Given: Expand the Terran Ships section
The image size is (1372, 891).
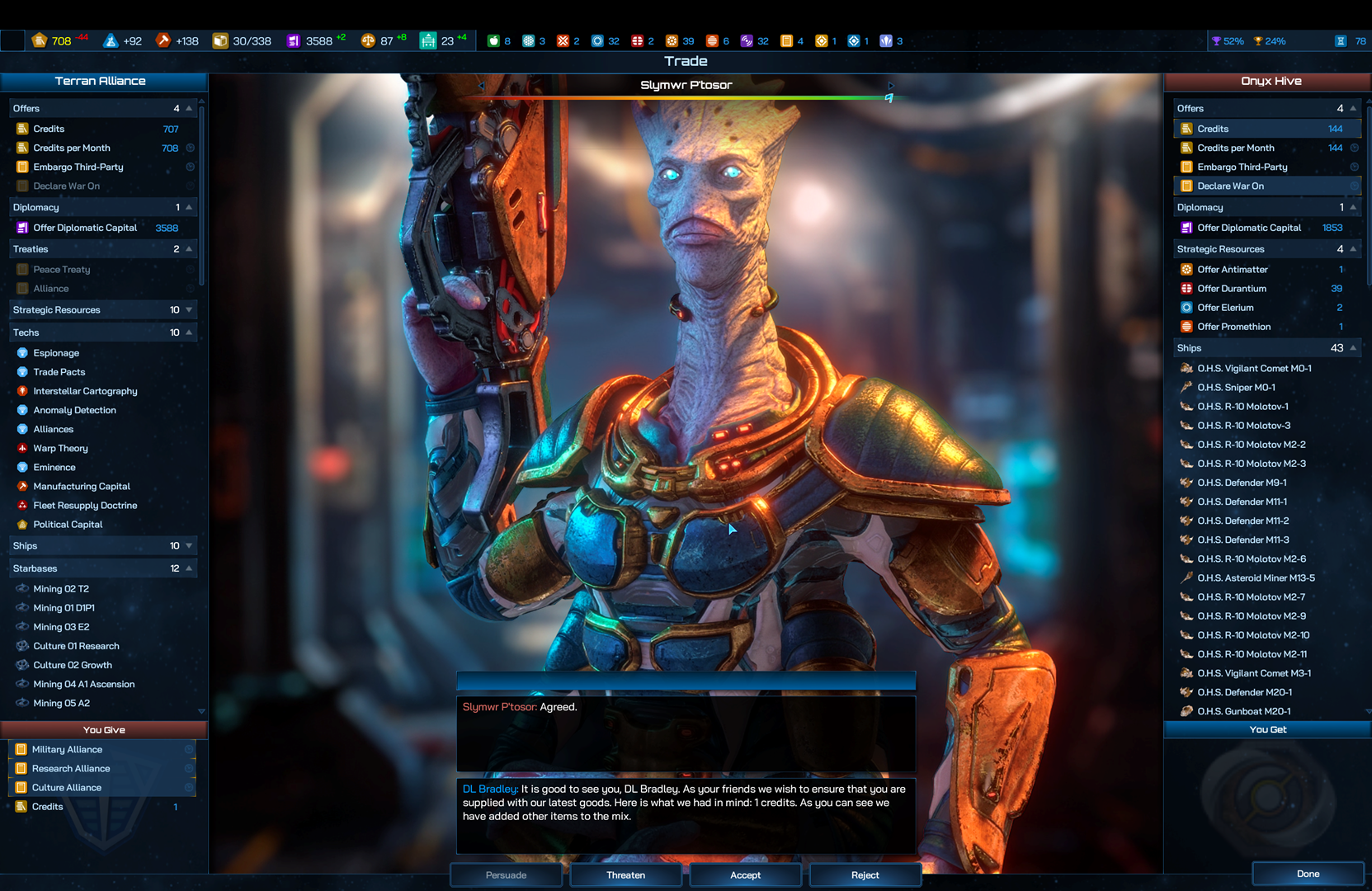Looking at the screenshot, I should point(189,546).
